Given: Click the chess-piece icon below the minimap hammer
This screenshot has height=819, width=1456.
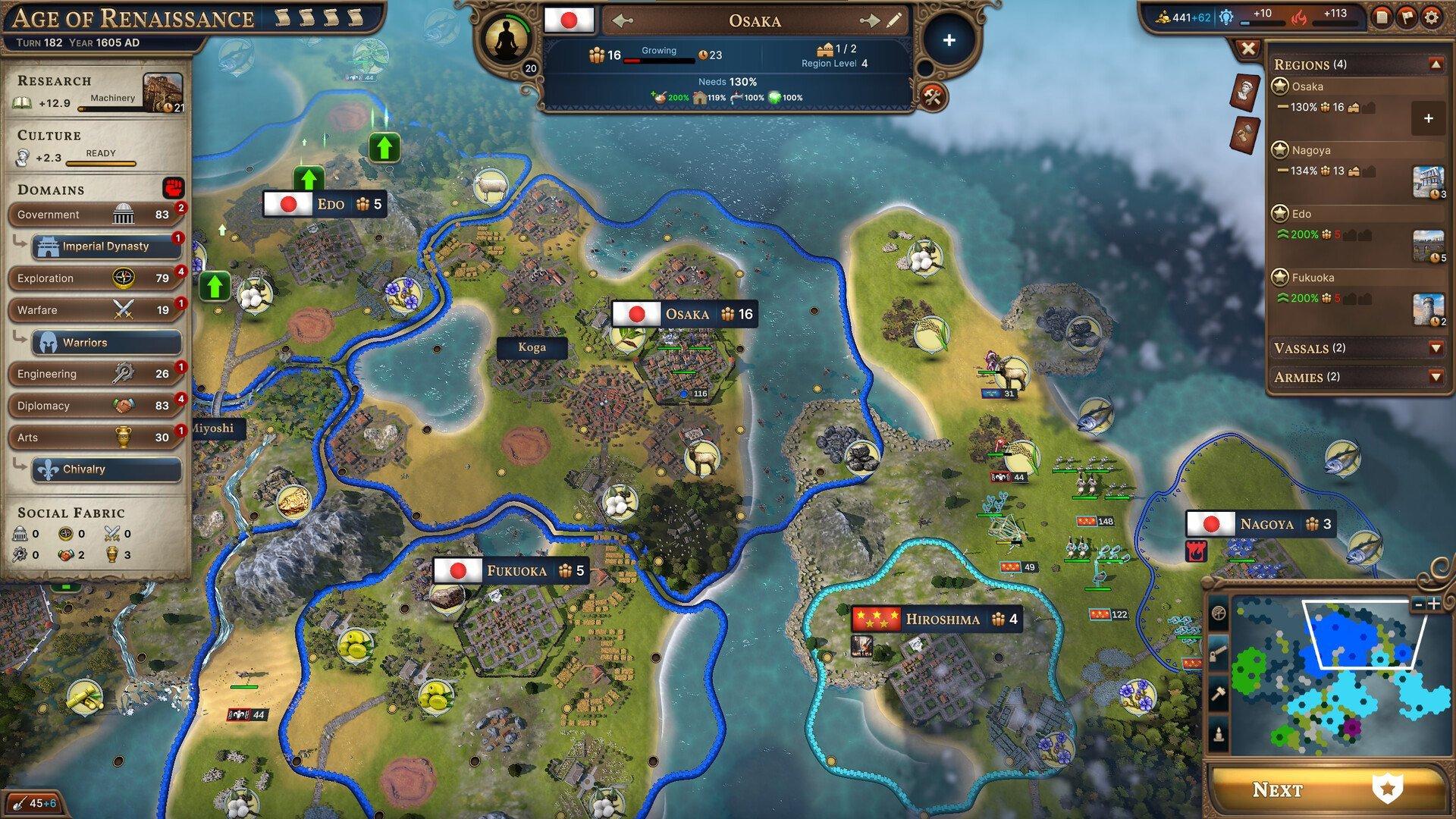Looking at the screenshot, I should pyautogui.click(x=1218, y=734).
